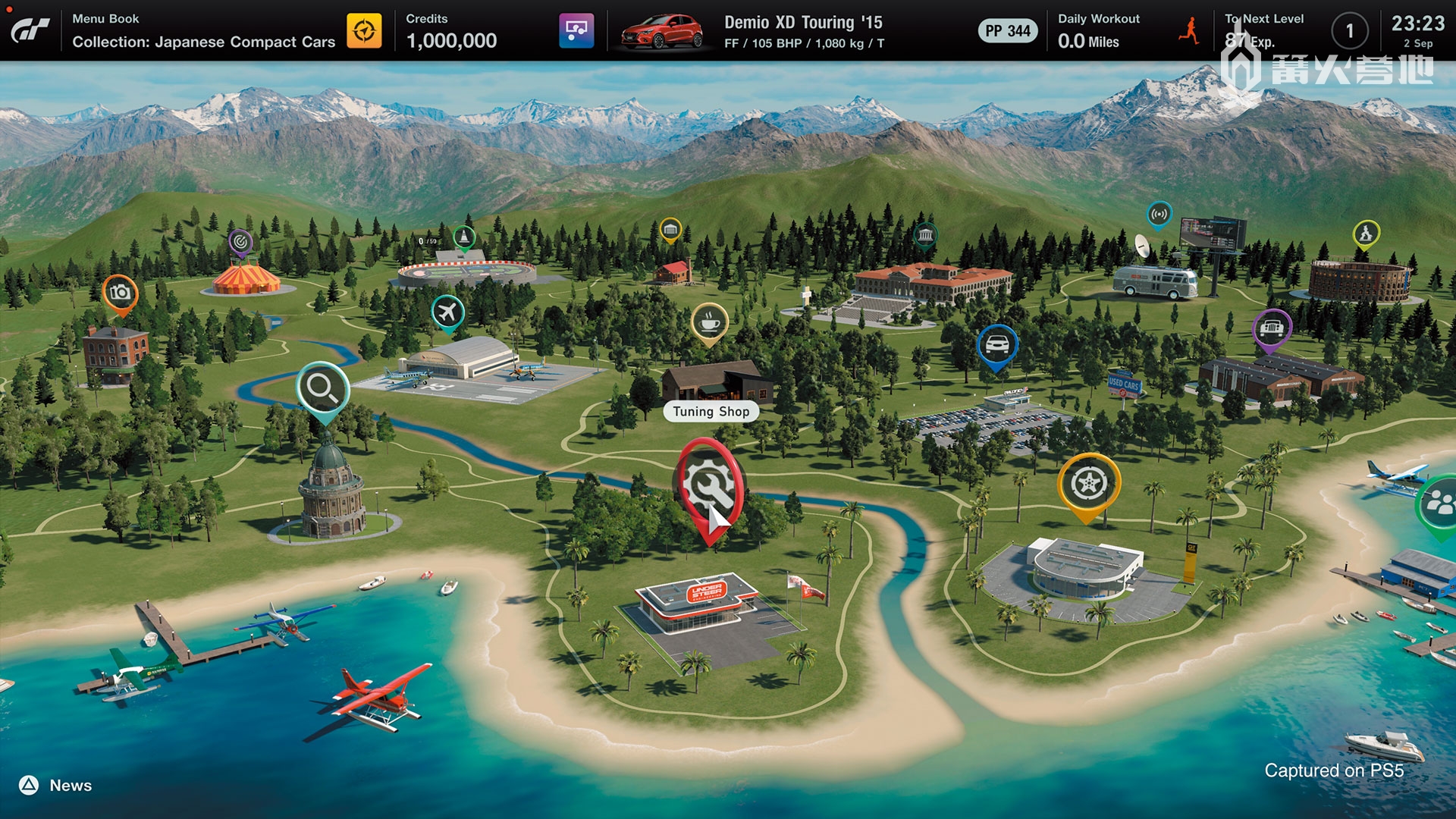The image size is (1456, 819).
Task: Open the purple Showcase icon in the top bar
Action: [x=576, y=31]
